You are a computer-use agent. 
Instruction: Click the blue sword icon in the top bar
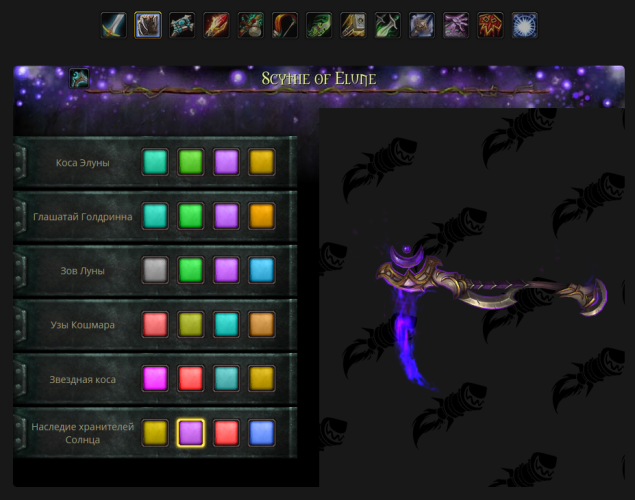click(113, 25)
